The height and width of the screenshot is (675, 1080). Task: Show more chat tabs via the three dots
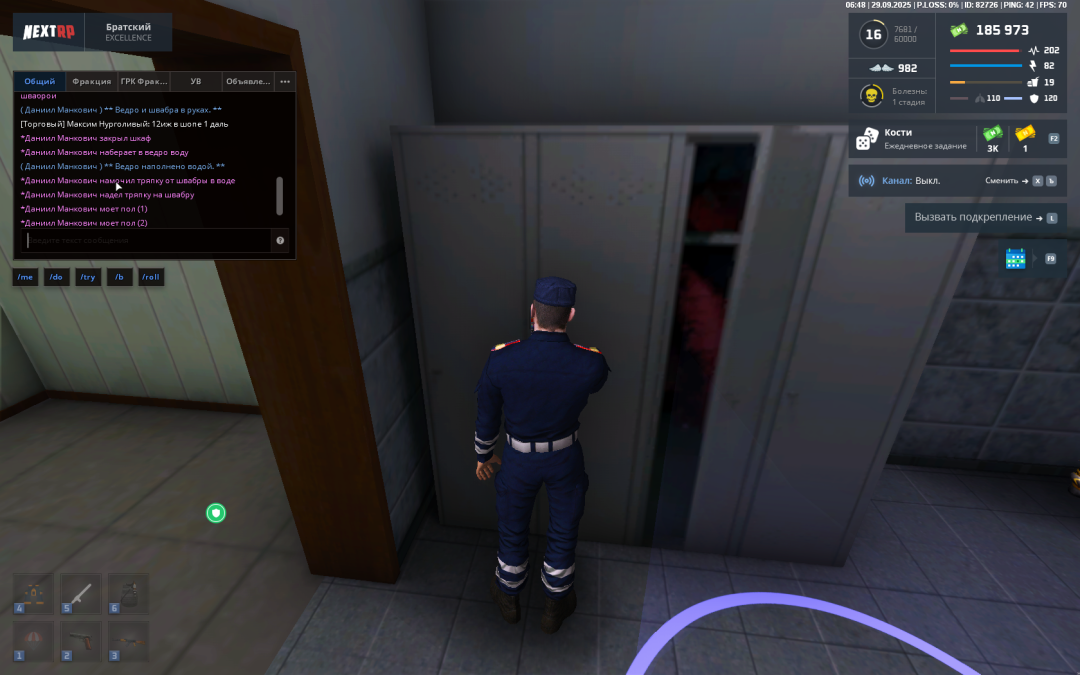(285, 81)
